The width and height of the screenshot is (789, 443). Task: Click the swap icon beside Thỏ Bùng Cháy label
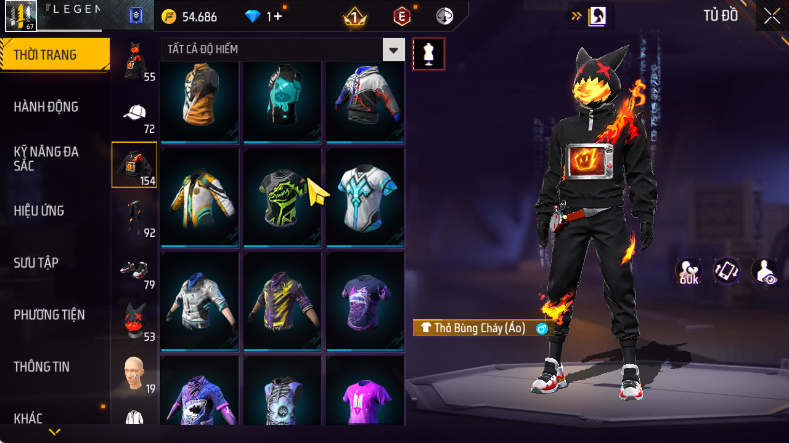542,328
